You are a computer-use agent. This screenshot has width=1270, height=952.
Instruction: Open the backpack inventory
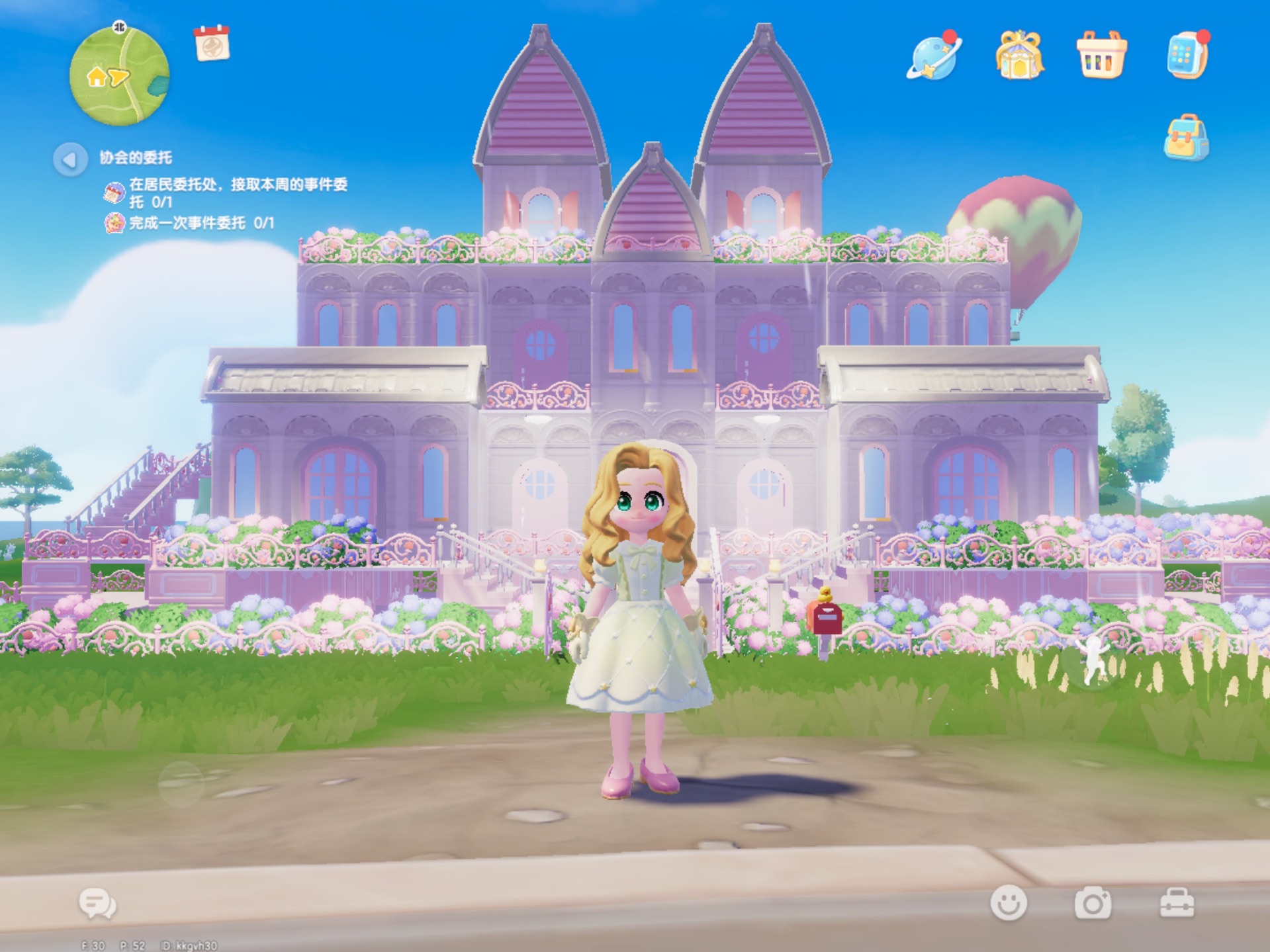coord(1186,138)
